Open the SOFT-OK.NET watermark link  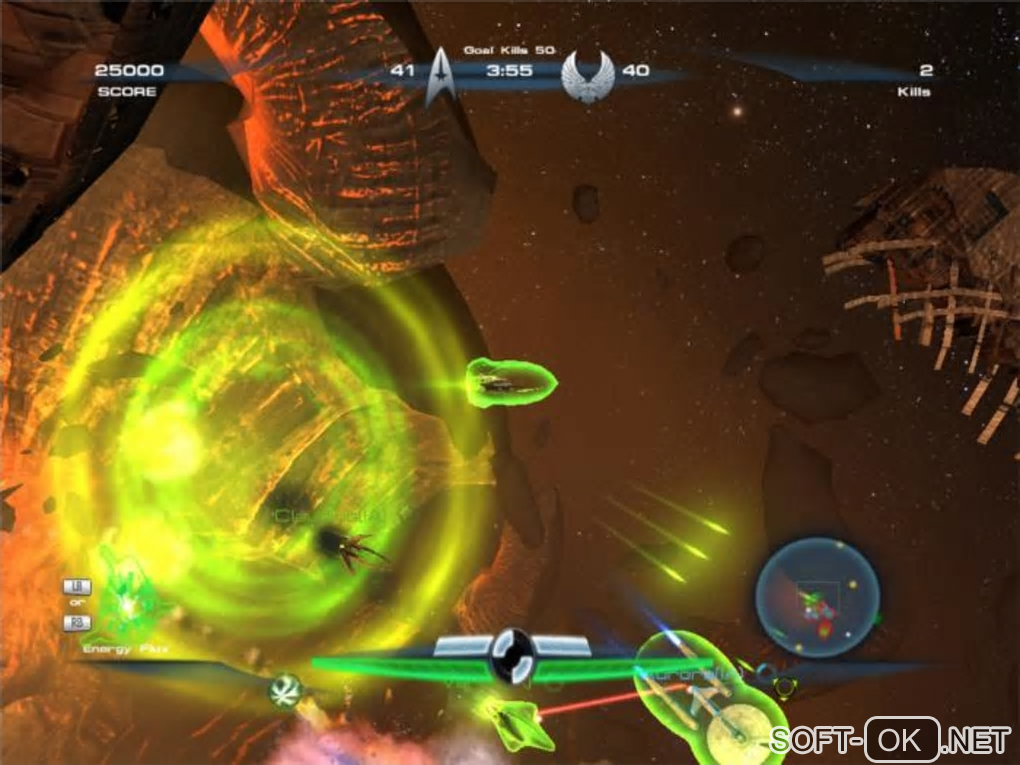890,740
